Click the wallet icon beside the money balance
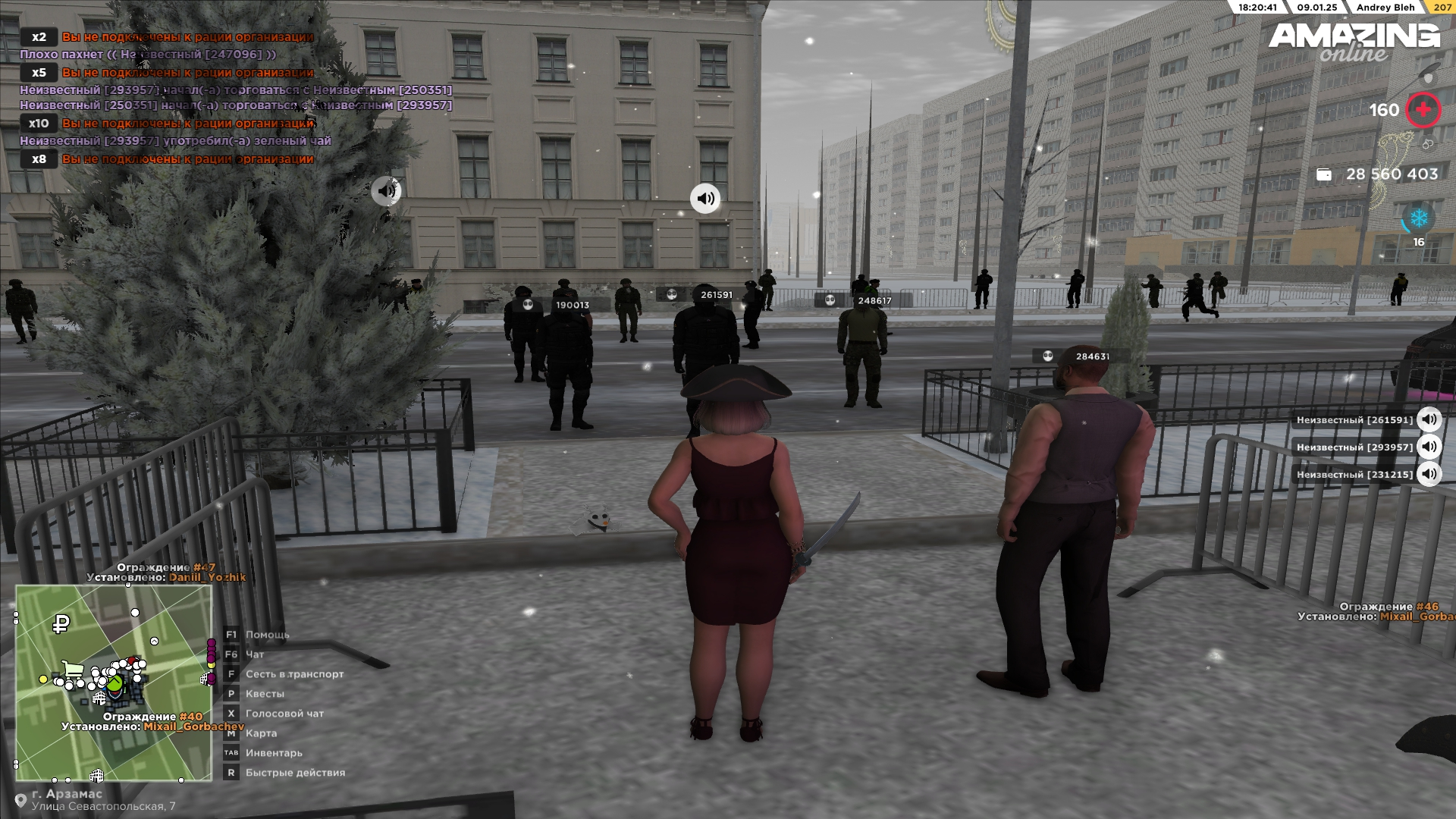 coord(1324,174)
